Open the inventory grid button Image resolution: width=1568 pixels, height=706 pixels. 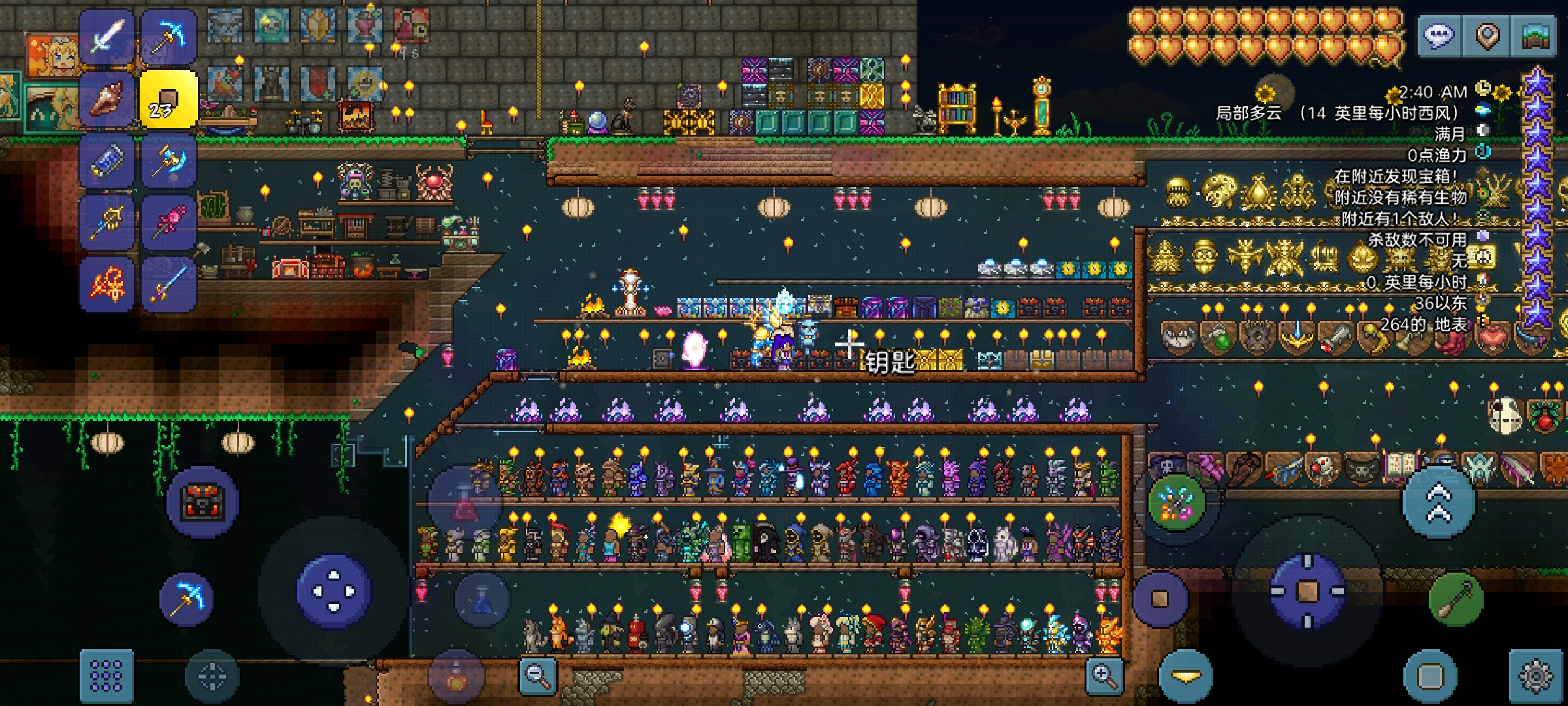tap(106, 675)
